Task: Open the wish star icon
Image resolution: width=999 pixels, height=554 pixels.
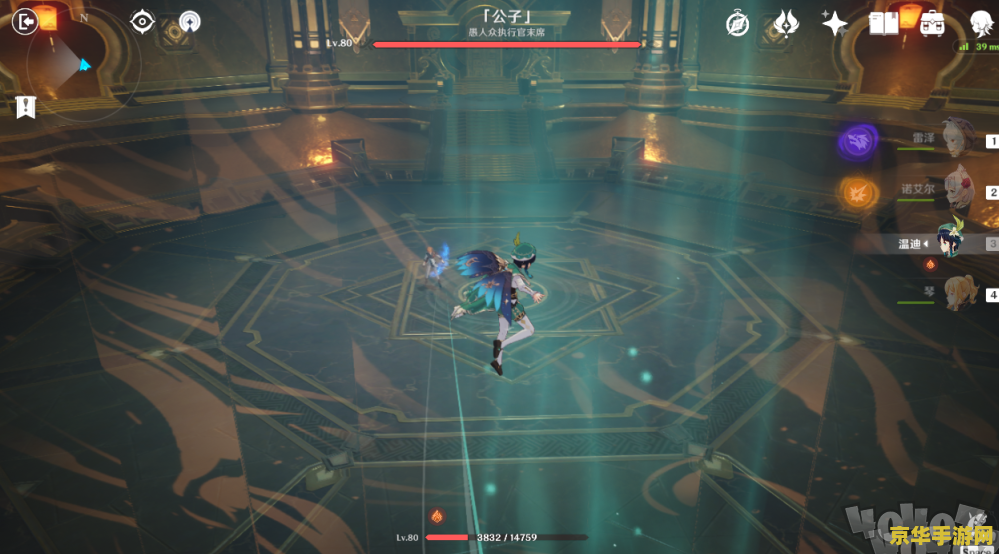Action: [834, 24]
